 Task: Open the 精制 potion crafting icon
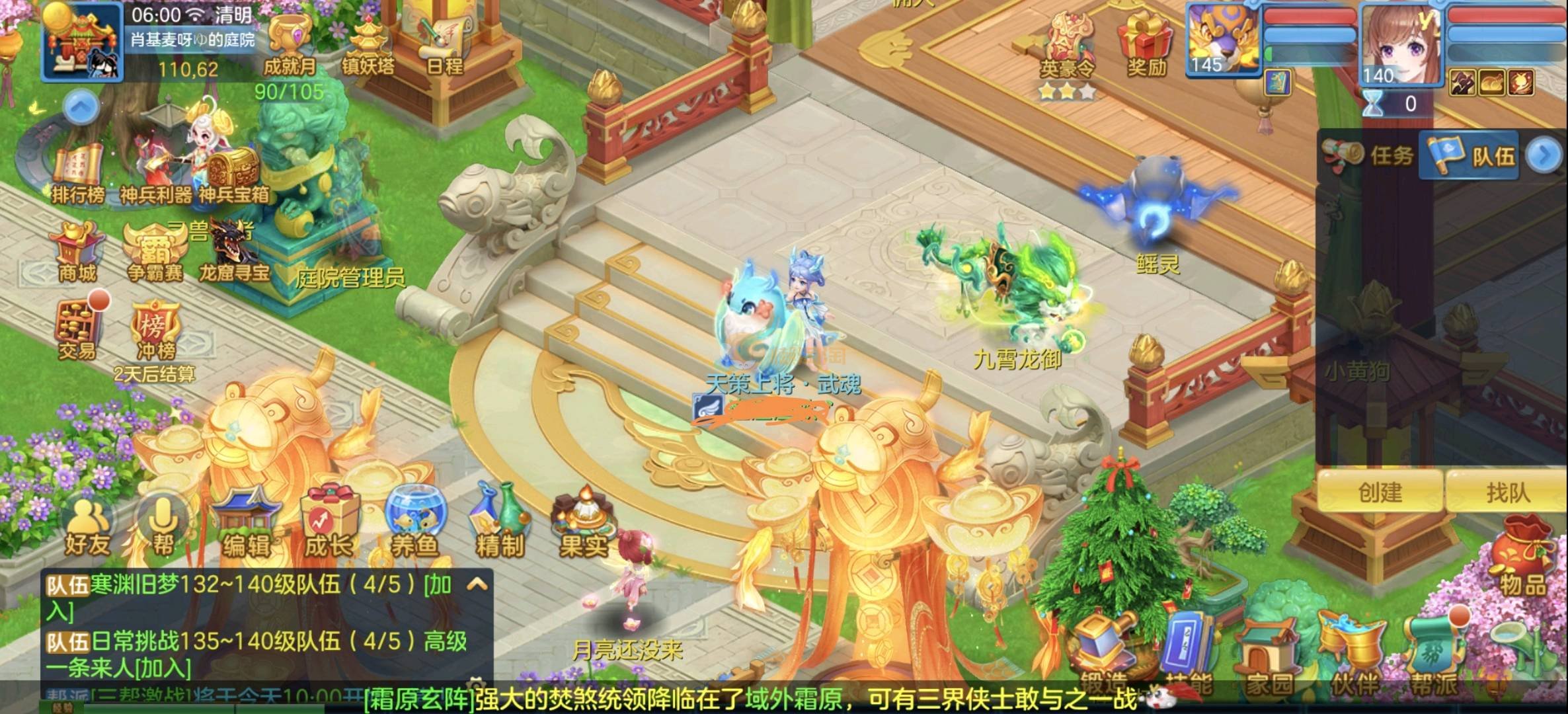tap(500, 526)
